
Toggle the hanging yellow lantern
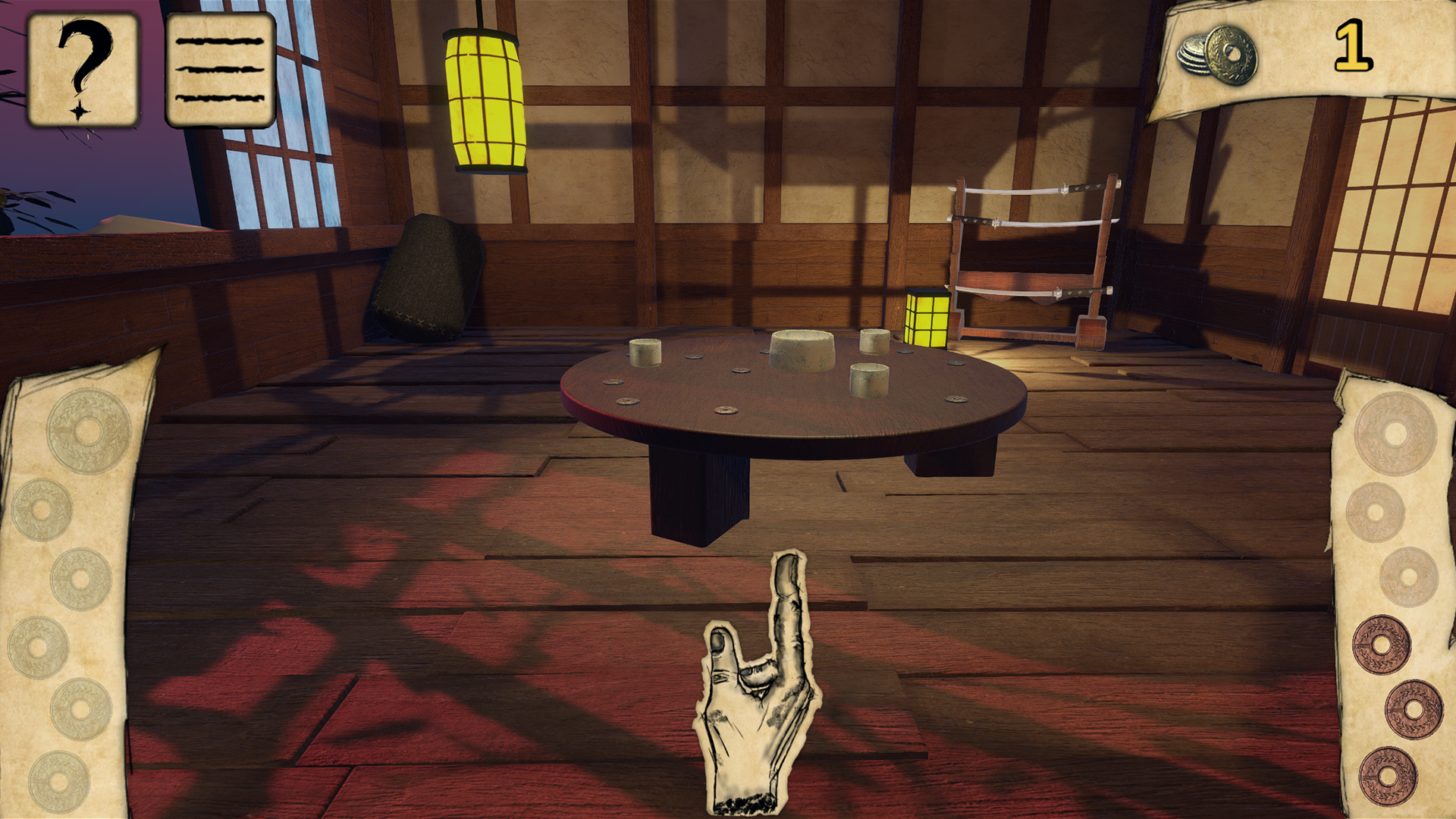coord(485,99)
